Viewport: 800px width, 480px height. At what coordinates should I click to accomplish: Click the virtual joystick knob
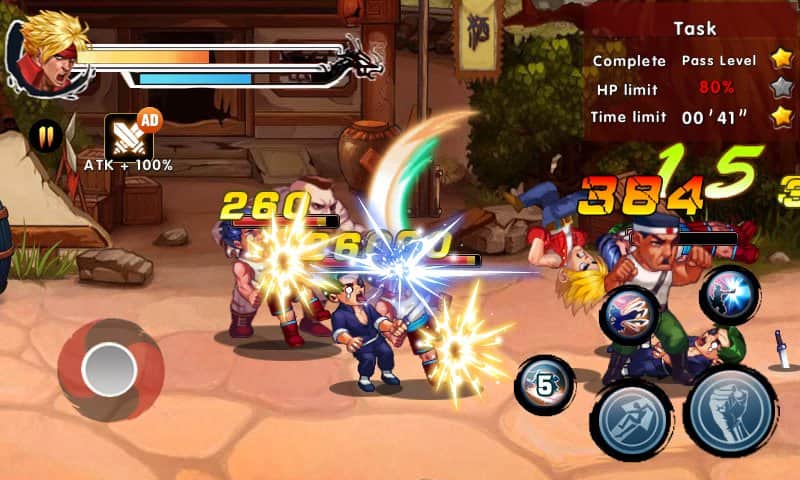click(x=109, y=369)
